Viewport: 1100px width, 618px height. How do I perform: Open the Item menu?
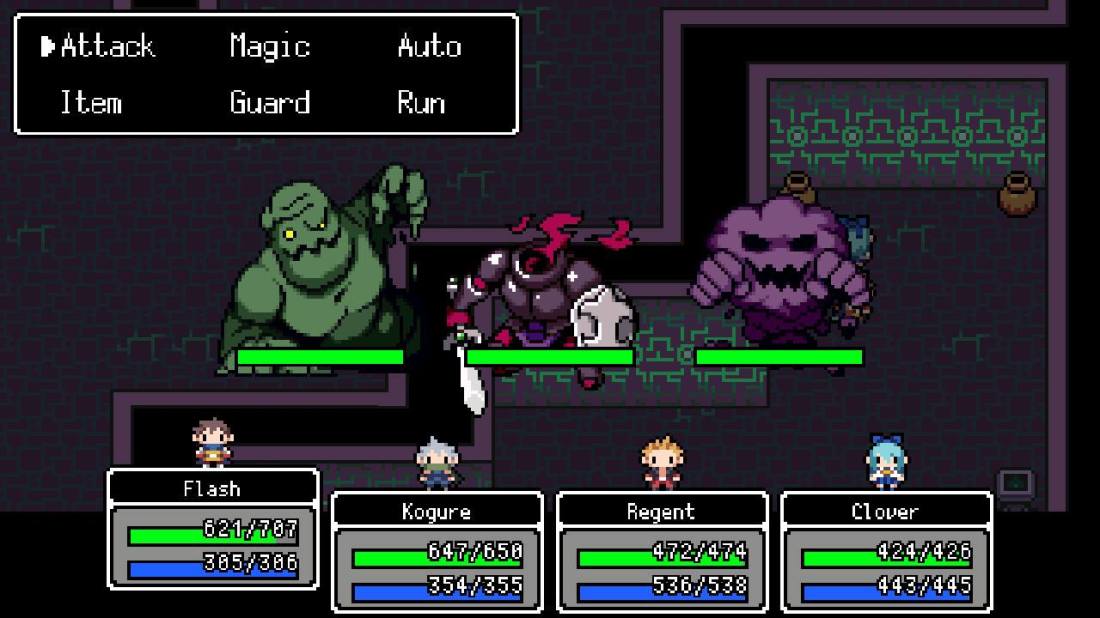click(91, 102)
